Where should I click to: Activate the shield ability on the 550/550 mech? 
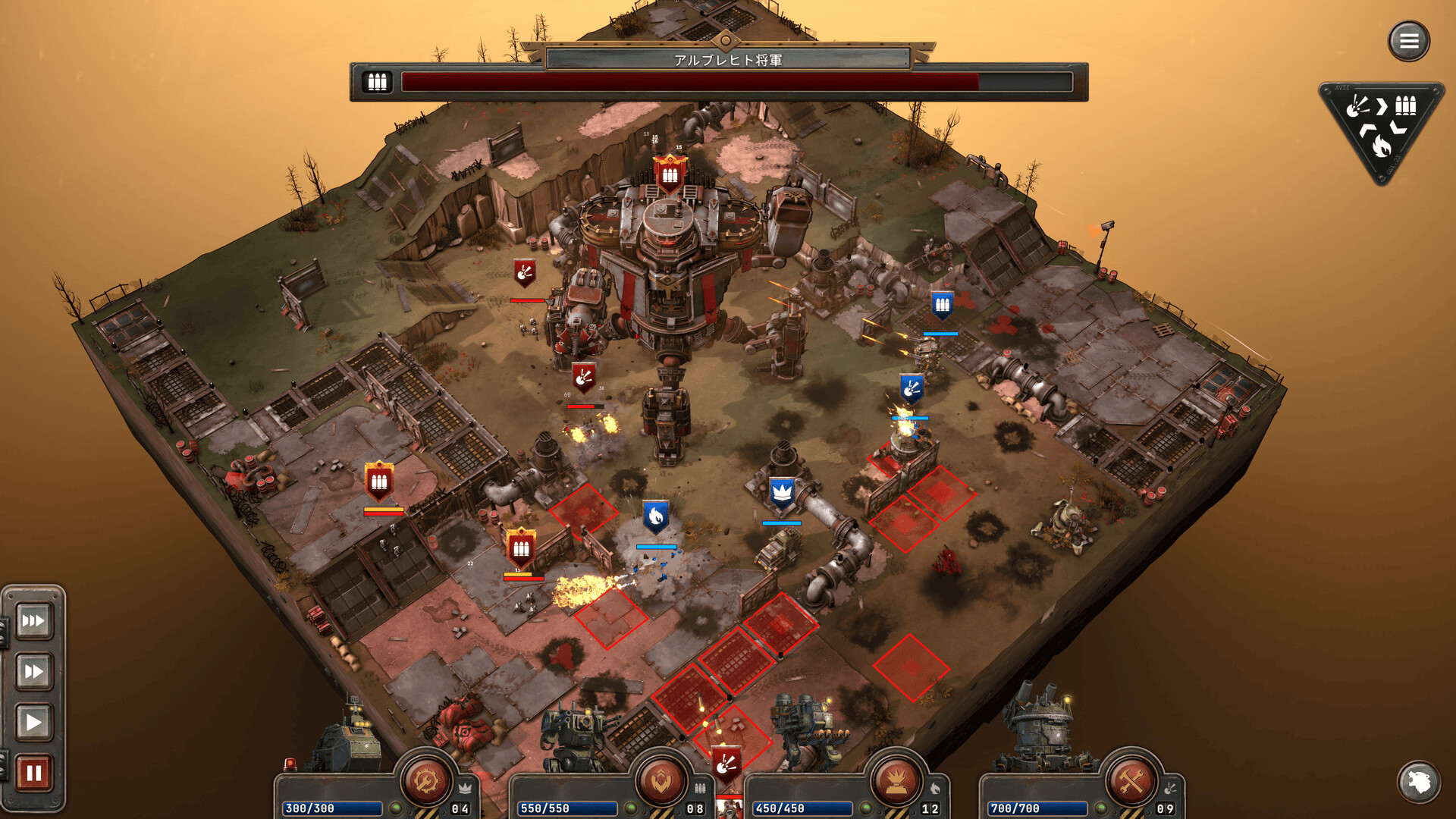(661, 780)
